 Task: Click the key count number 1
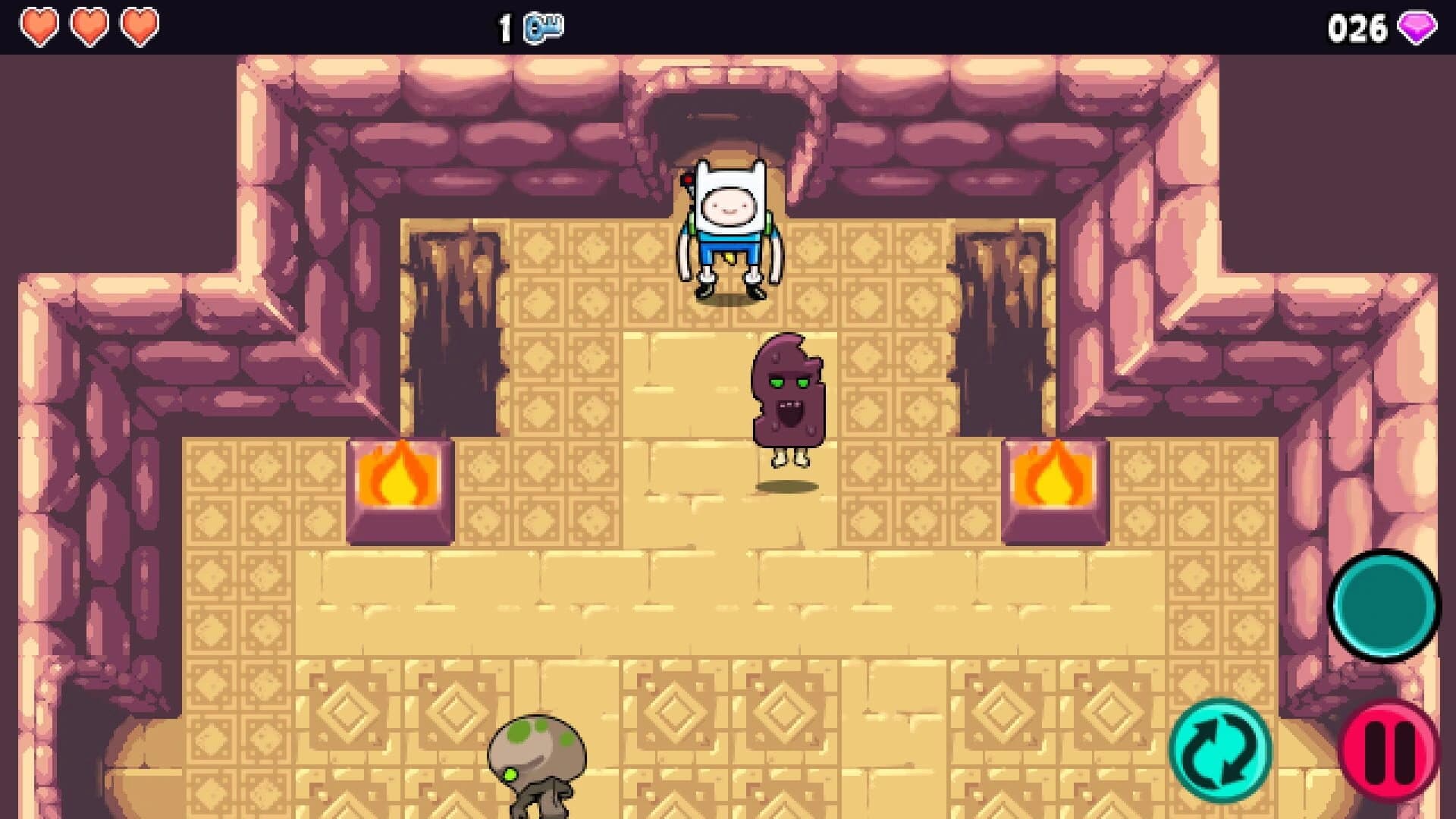[x=504, y=26]
